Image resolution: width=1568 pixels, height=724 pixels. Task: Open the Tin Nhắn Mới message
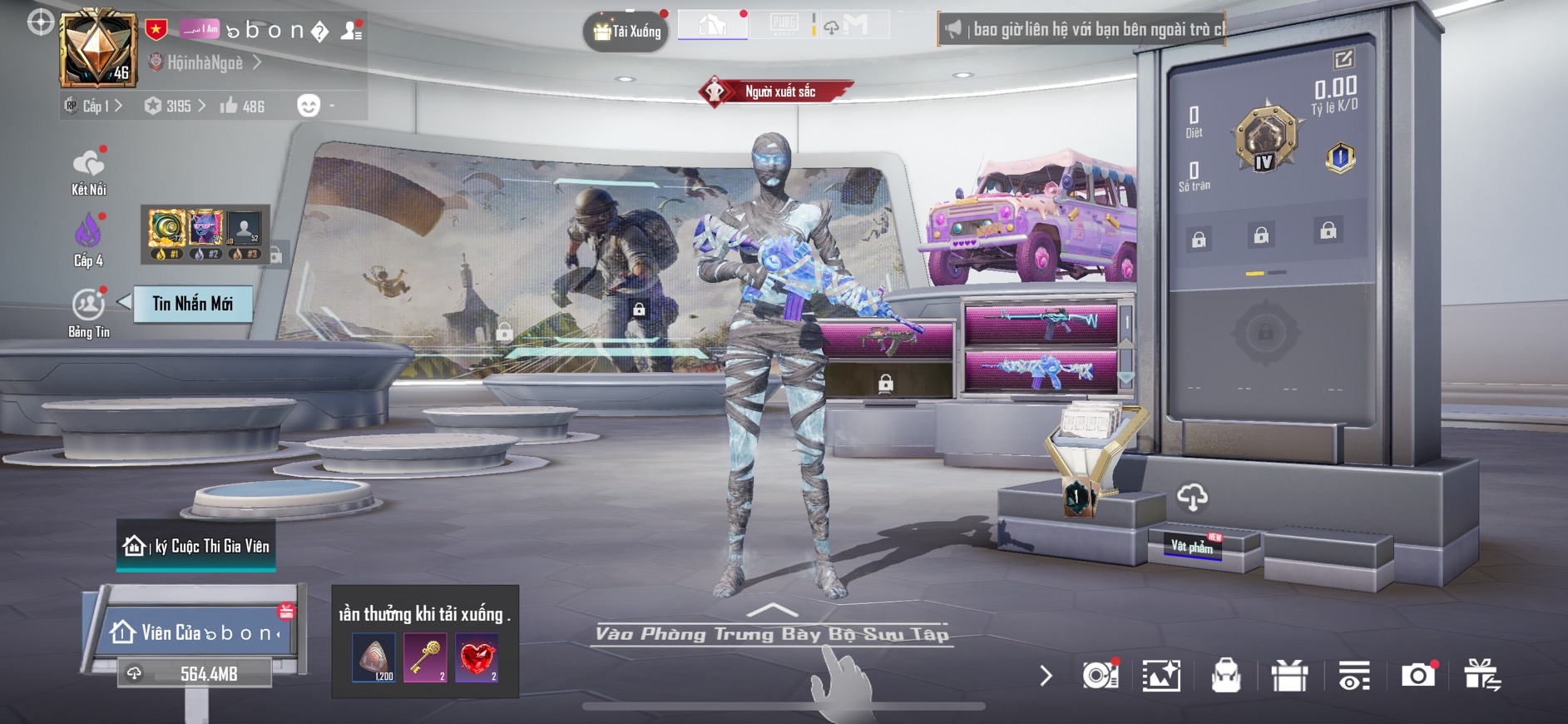click(x=192, y=304)
